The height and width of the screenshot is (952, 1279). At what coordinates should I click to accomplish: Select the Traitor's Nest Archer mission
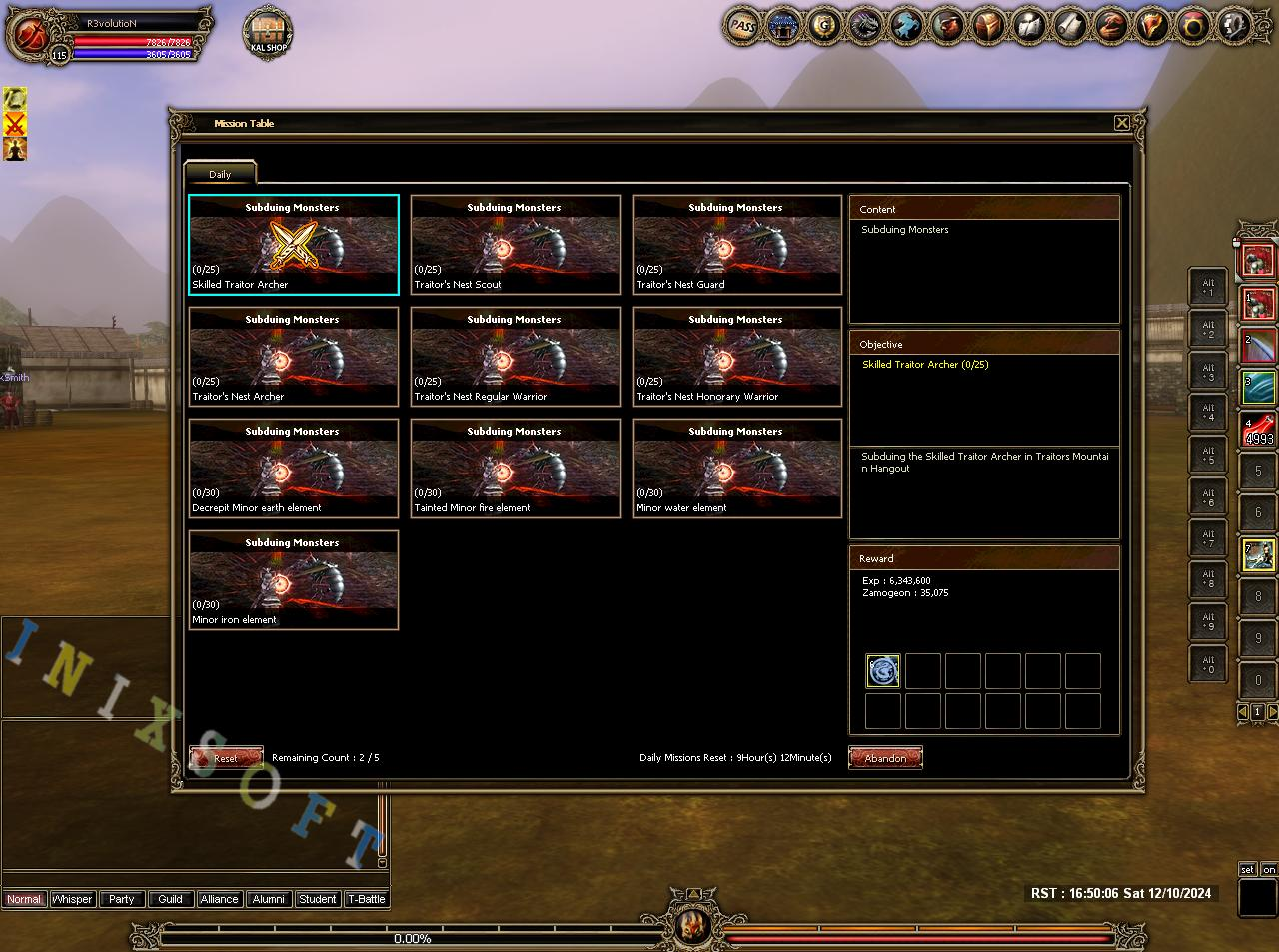[x=294, y=357]
